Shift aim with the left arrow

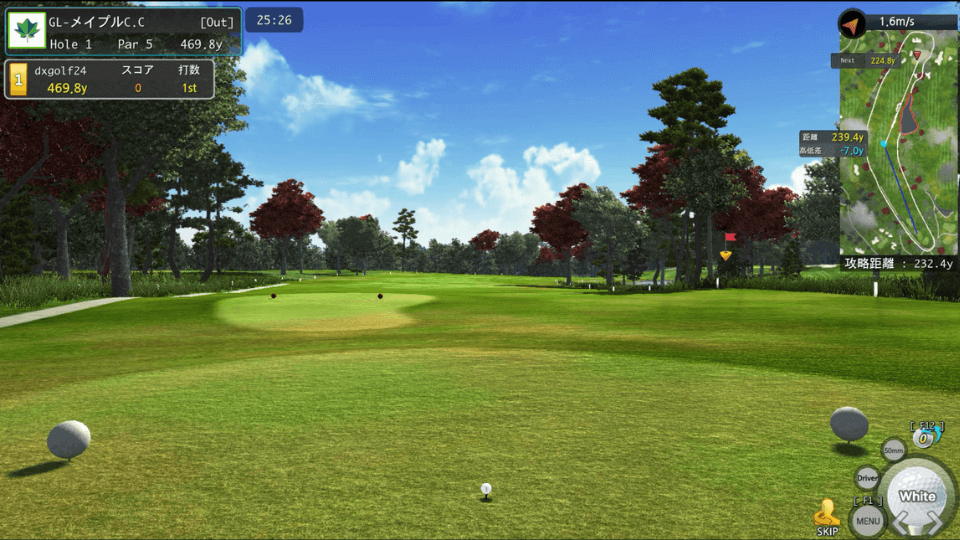click(x=898, y=522)
